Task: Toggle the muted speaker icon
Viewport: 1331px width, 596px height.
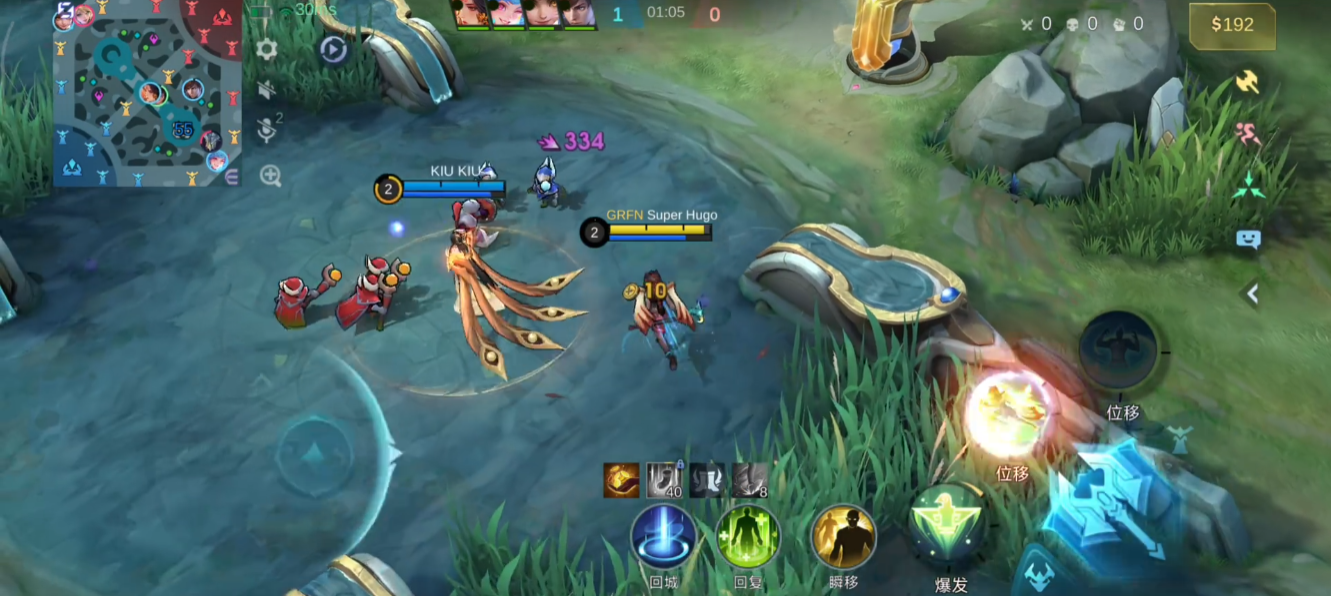Action: pyautogui.click(x=267, y=90)
